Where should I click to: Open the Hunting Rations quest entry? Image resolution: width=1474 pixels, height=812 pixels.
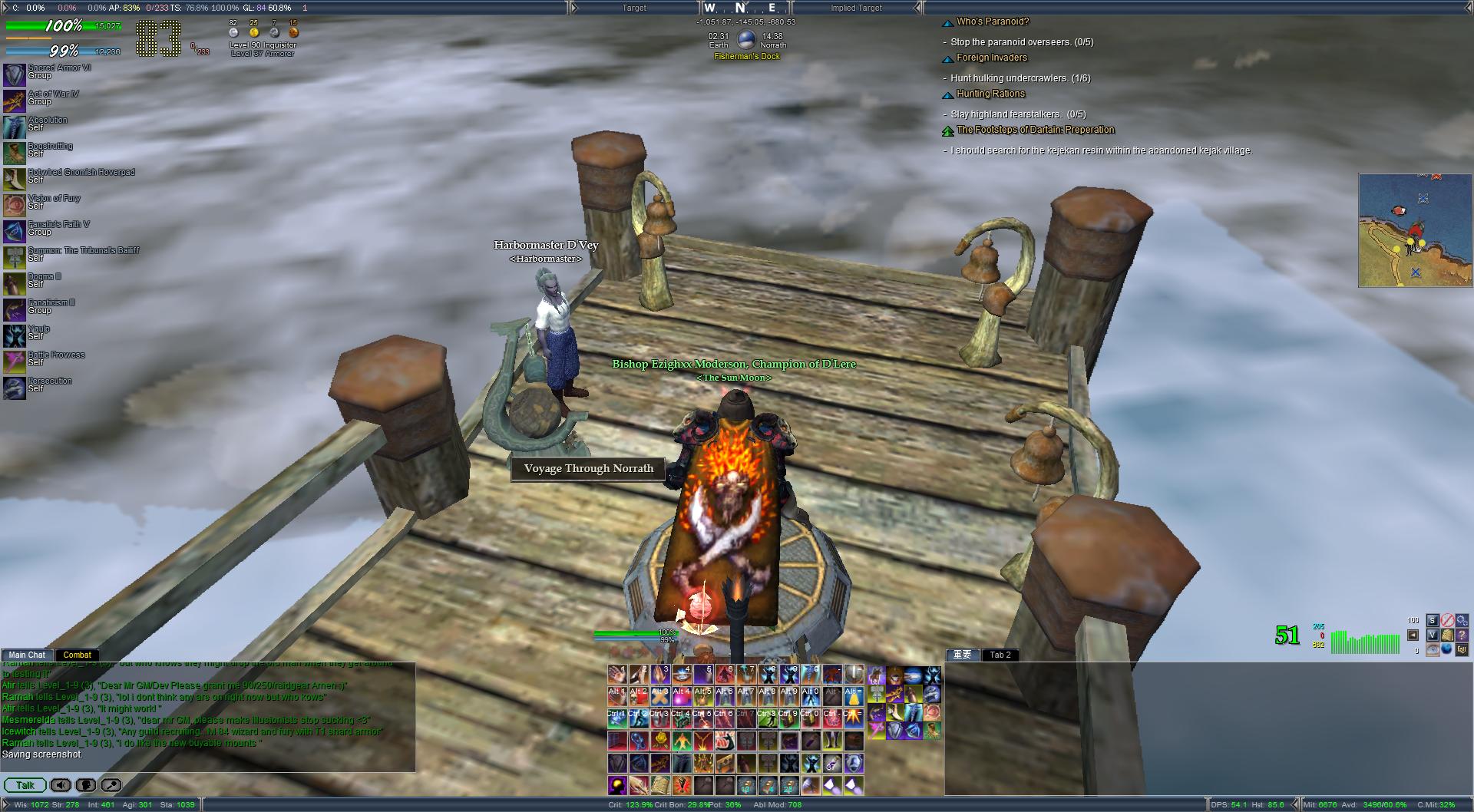coord(990,94)
